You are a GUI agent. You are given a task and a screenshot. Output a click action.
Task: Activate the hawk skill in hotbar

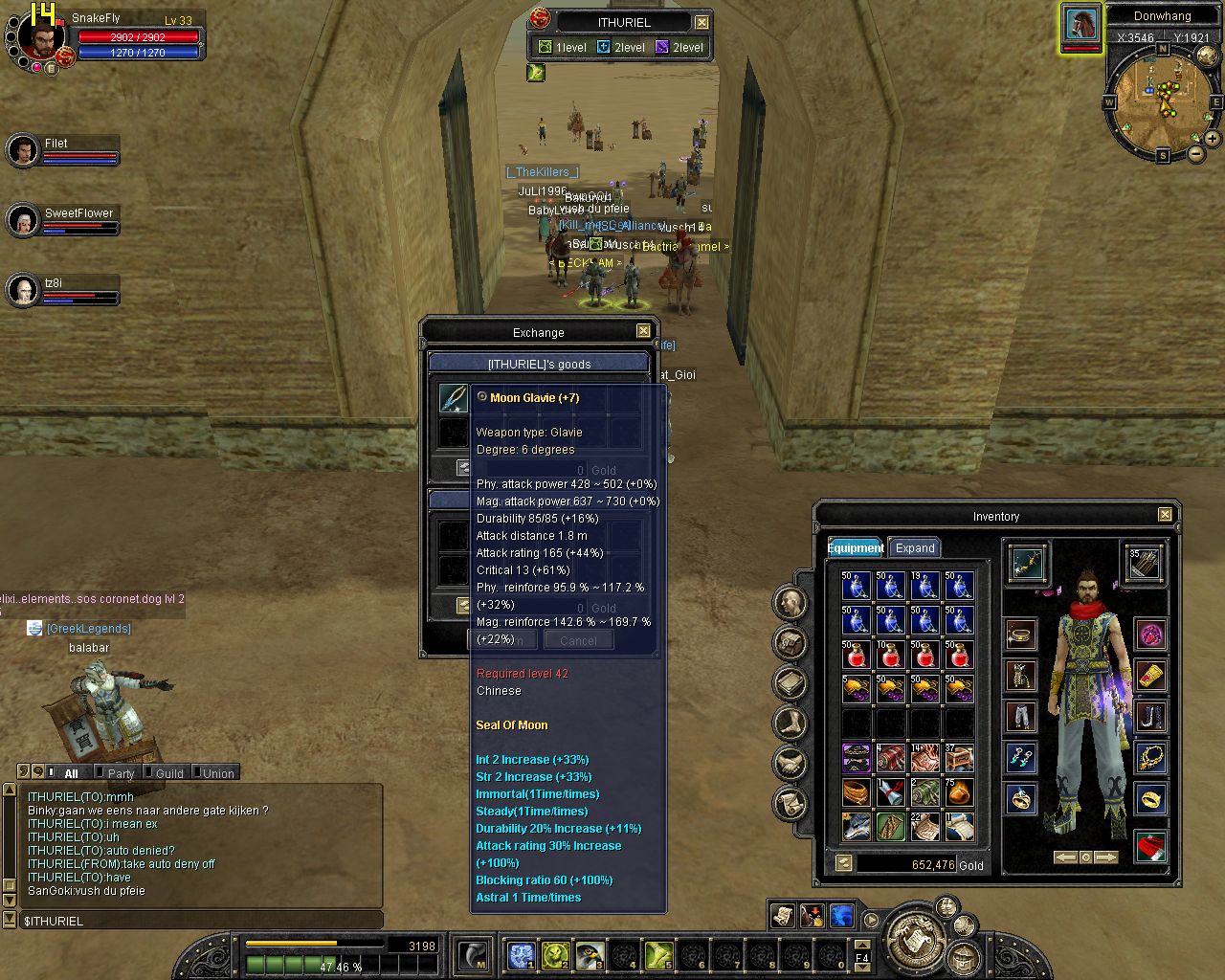point(590,955)
